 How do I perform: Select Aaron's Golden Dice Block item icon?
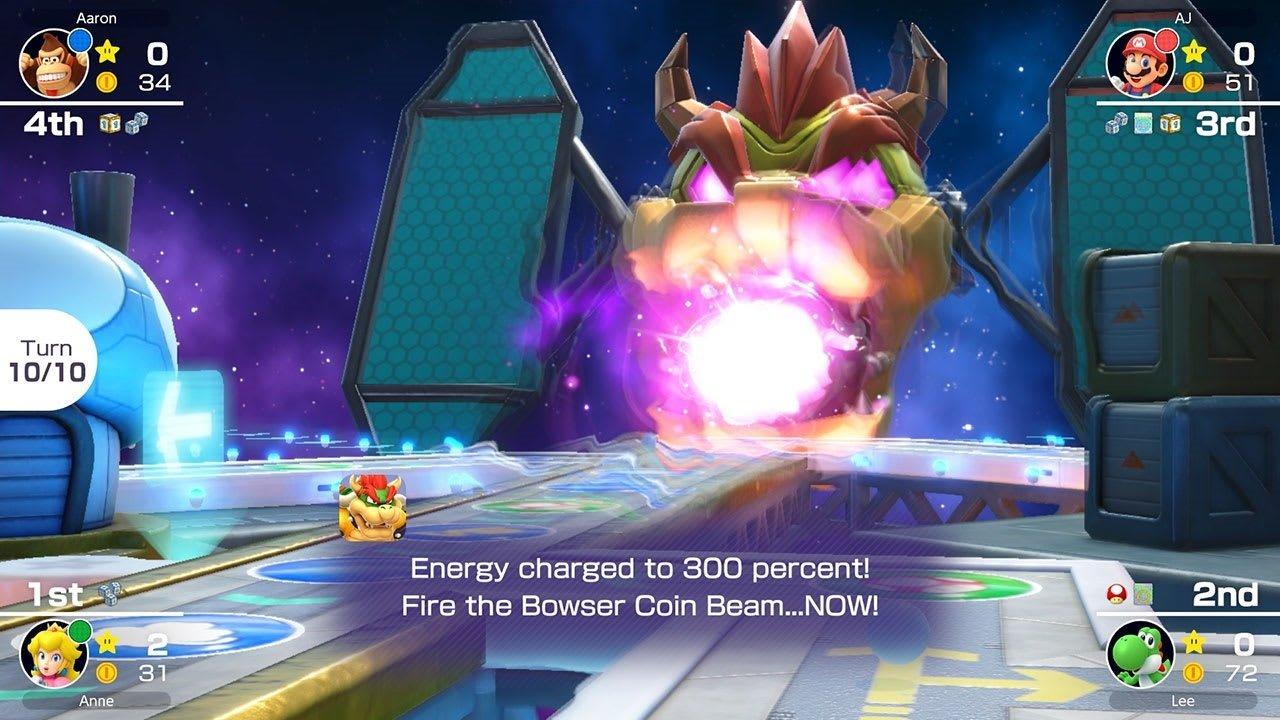(110, 123)
